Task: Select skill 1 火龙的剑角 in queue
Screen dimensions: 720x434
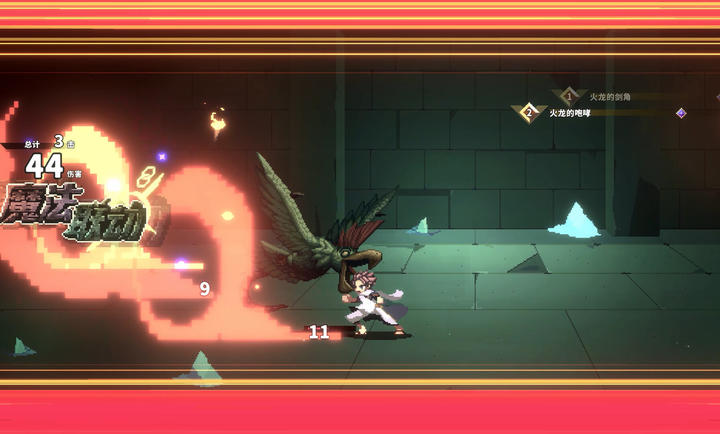Action: coord(608,96)
